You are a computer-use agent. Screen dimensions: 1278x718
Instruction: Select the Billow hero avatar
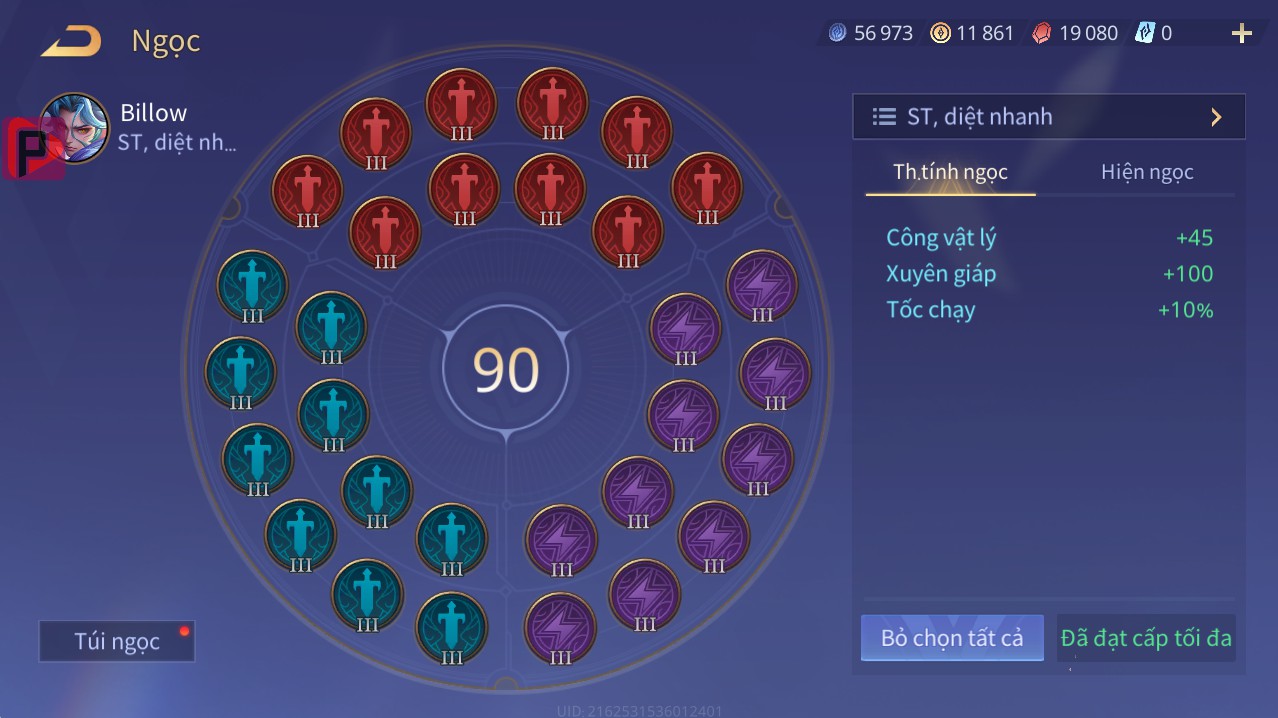(75, 127)
